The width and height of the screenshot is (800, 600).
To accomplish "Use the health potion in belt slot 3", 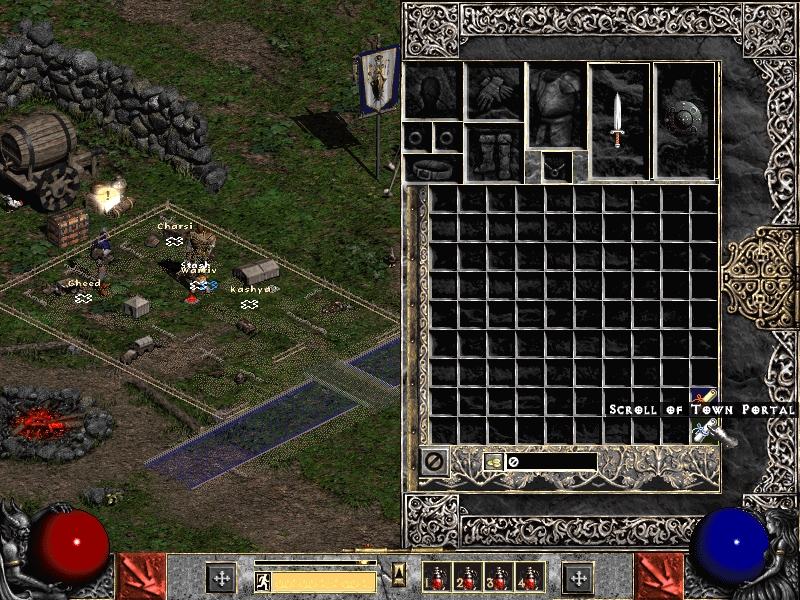I will (x=497, y=578).
